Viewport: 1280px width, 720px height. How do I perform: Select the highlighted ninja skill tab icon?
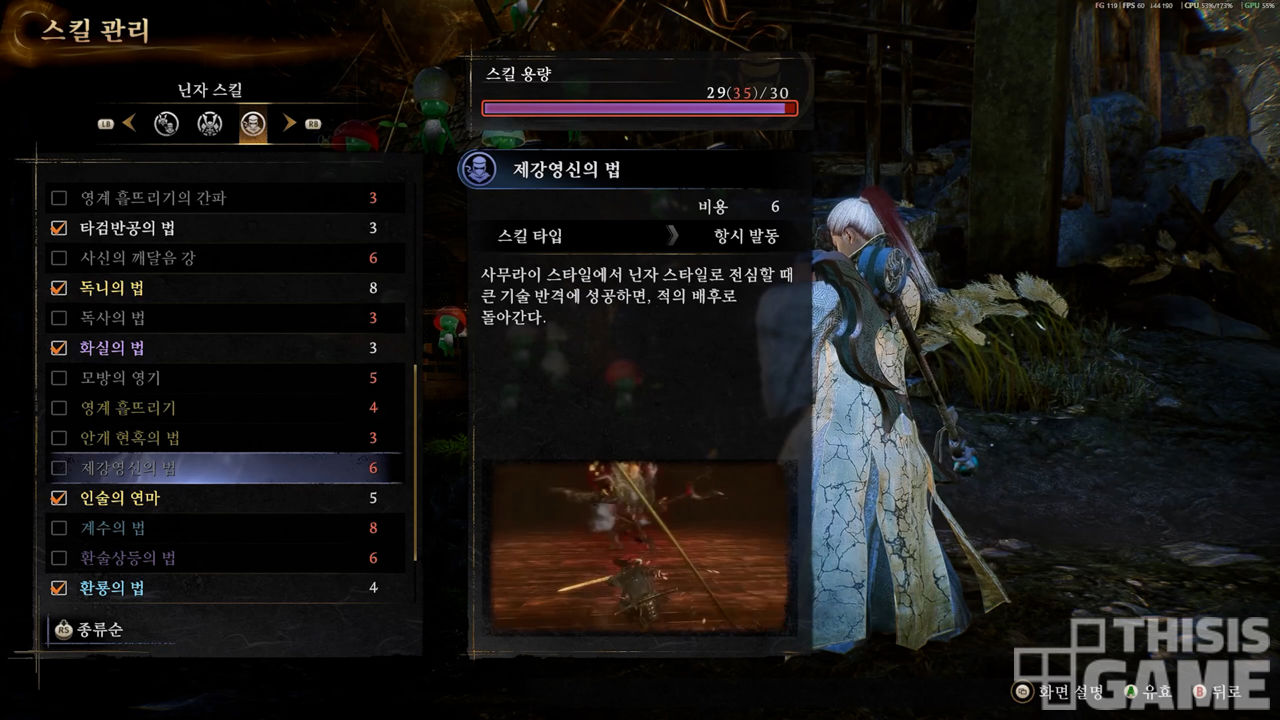[253, 124]
